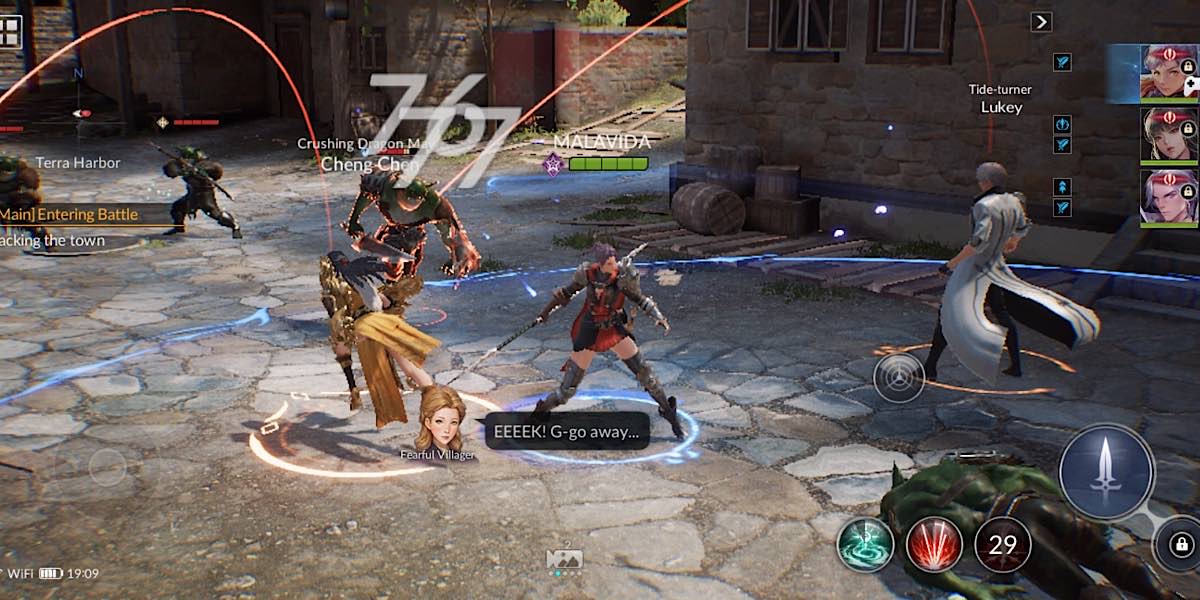Use the red slashing blades skill
This screenshot has height=600, width=1200.
(x=934, y=545)
